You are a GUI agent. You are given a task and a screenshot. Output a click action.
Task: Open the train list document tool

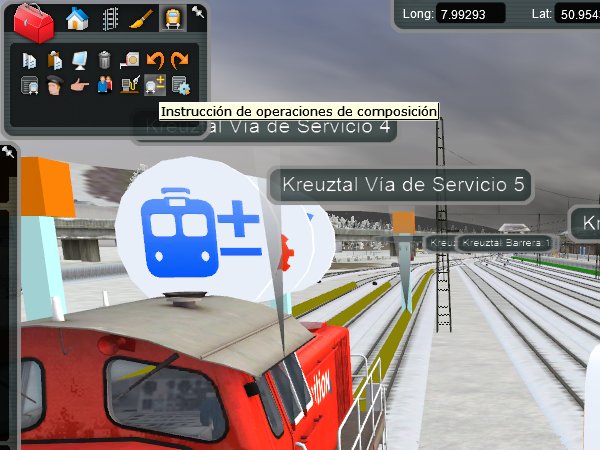(x=29, y=85)
